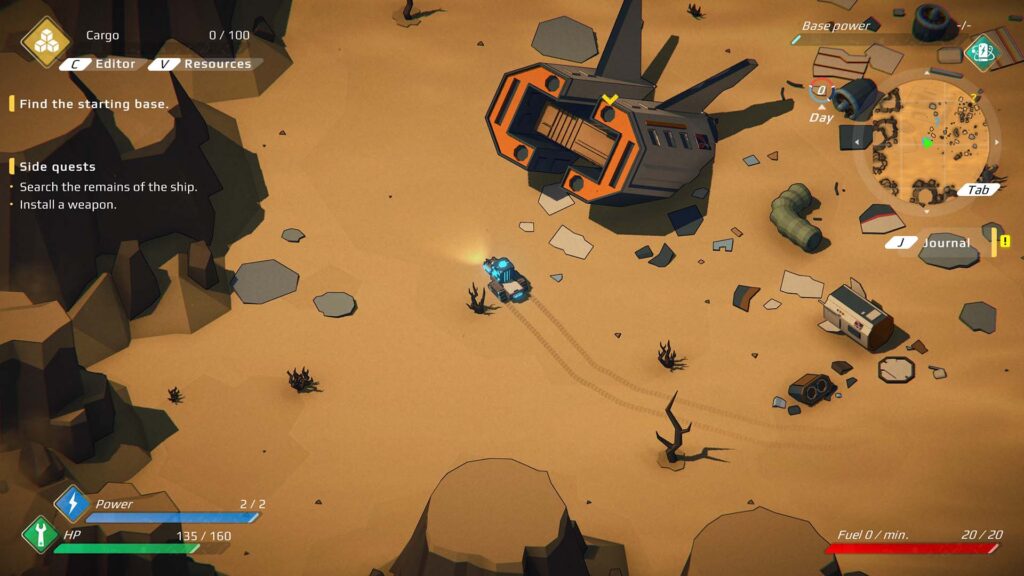Viewport: 1024px width, 576px height.
Task: Click the minimap's left arrow
Action: (x=856, y=142)
